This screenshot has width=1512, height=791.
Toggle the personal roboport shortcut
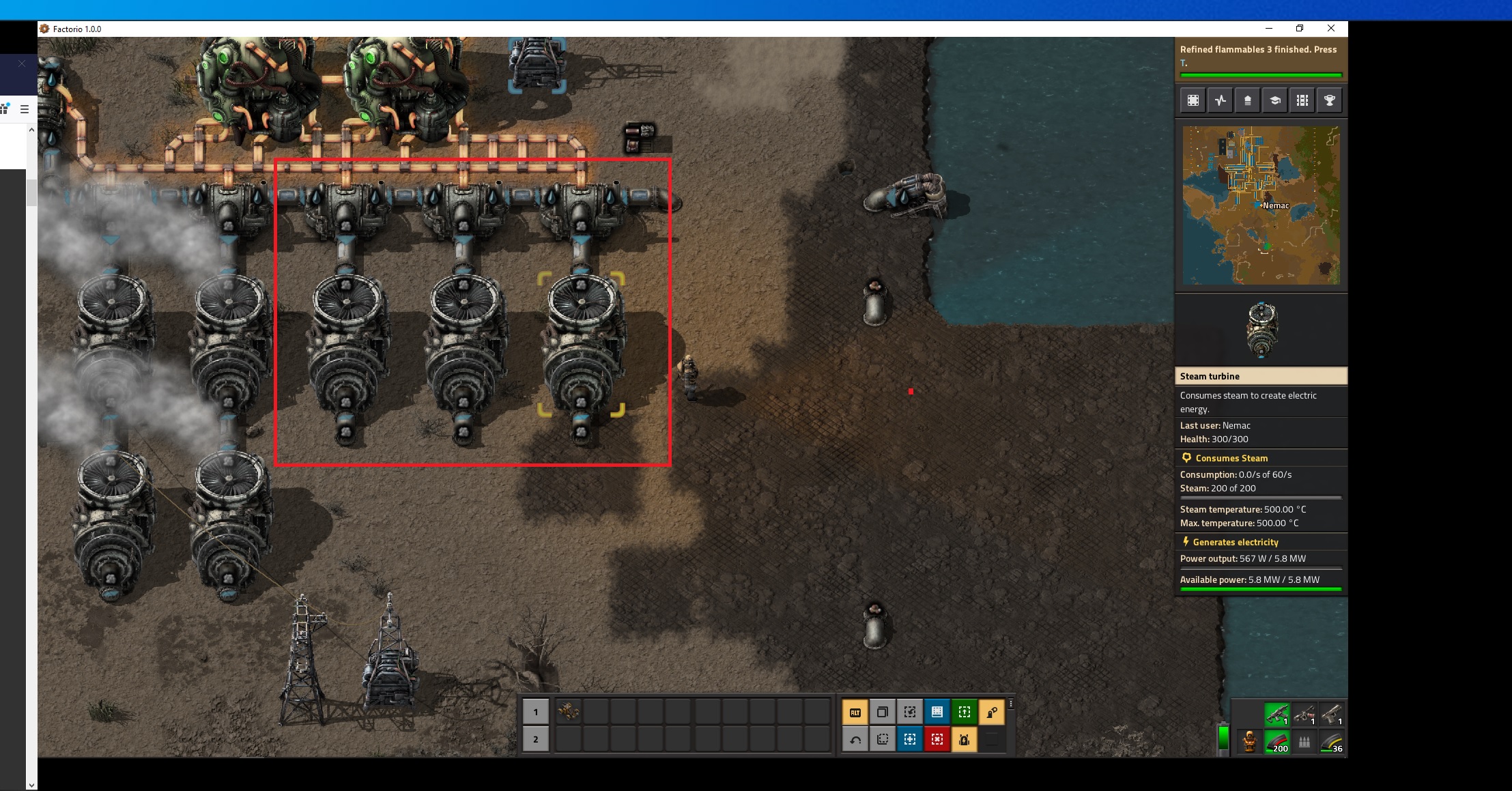pos(965,739)
